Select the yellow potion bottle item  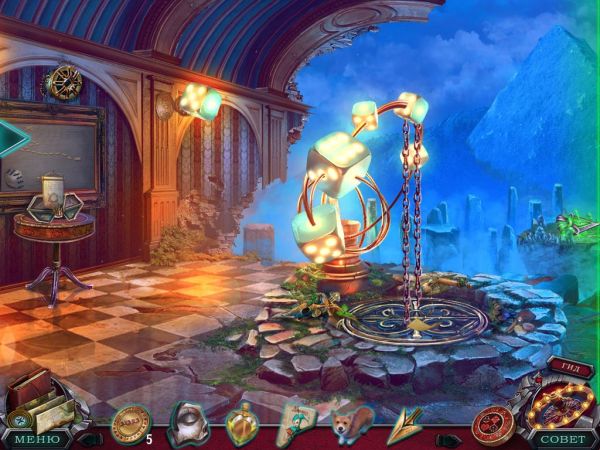click(x=242, y=423)
